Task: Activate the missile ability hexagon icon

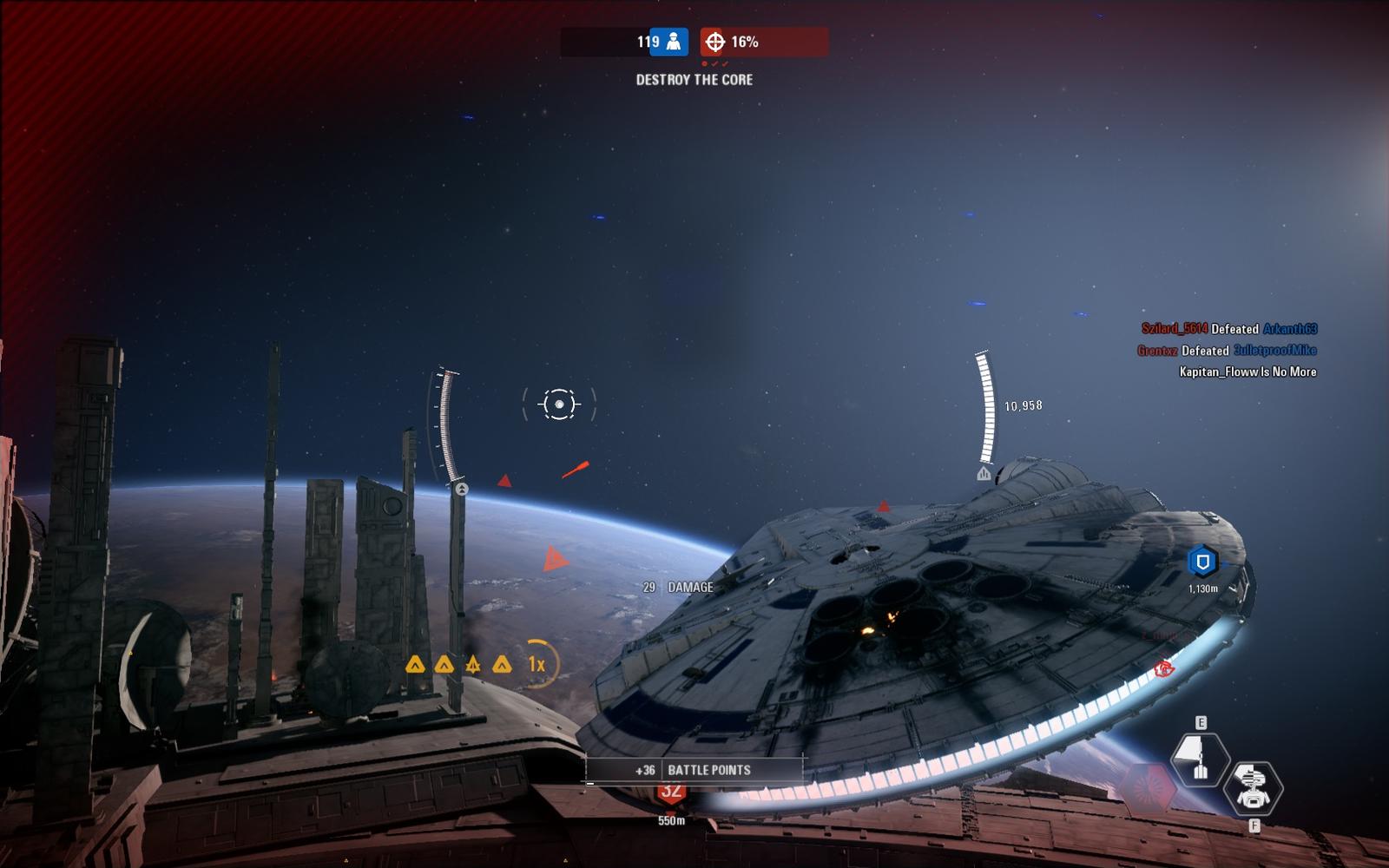Action: 1200,759
